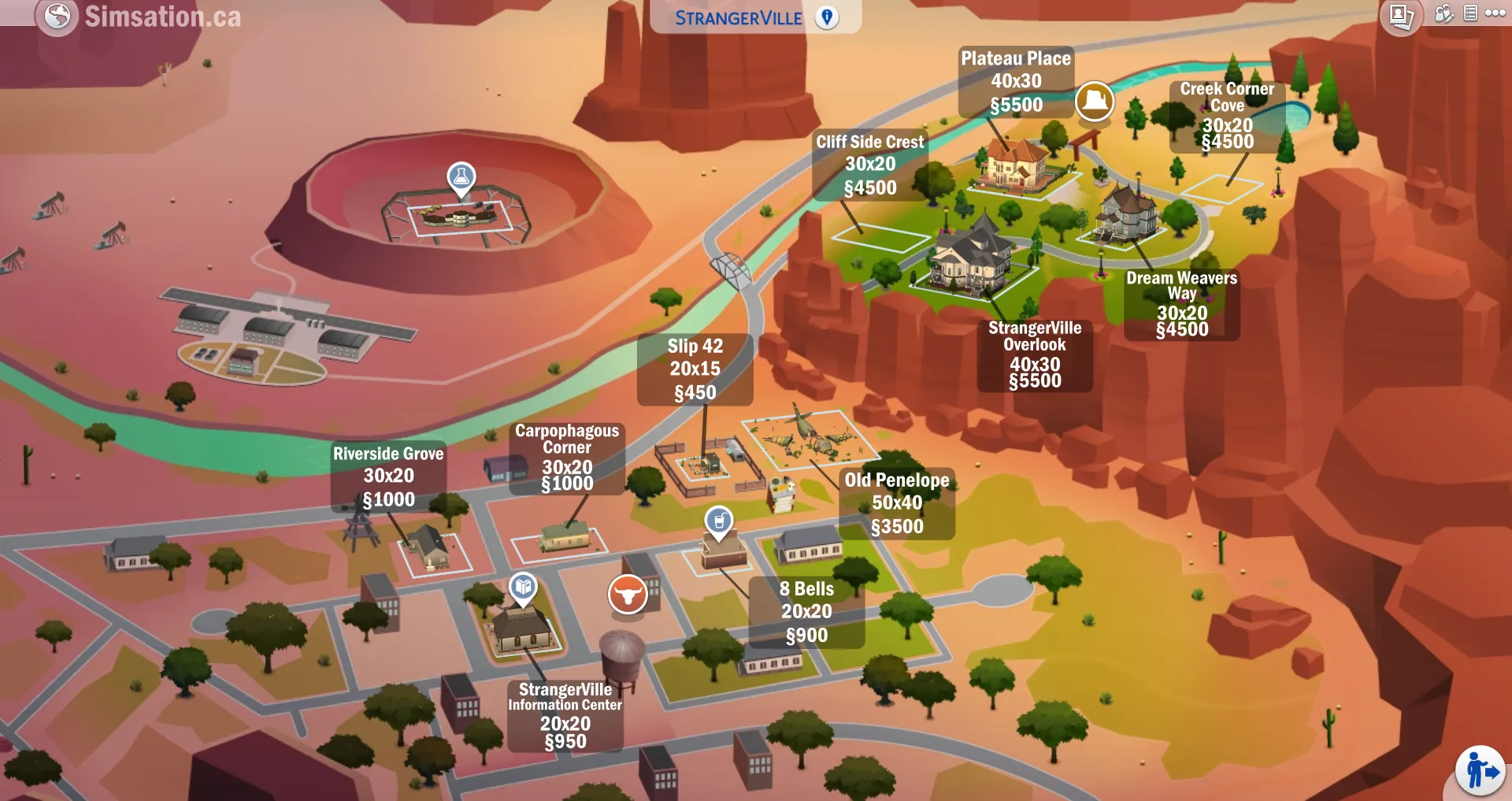Click the Riverside Grove lot label

(x=388, y=476)
